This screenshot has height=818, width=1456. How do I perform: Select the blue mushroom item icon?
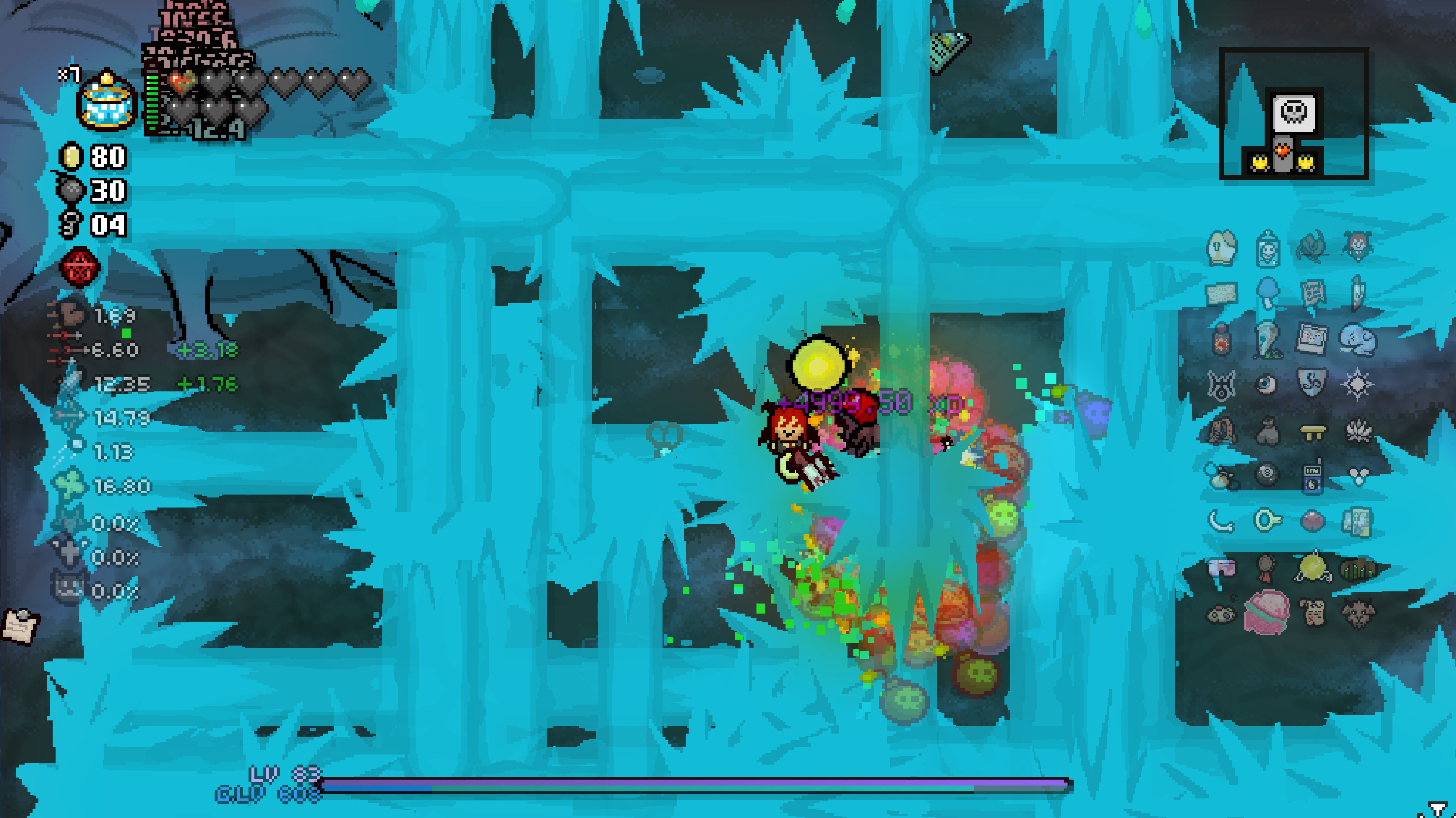[x=1267, y=293]
